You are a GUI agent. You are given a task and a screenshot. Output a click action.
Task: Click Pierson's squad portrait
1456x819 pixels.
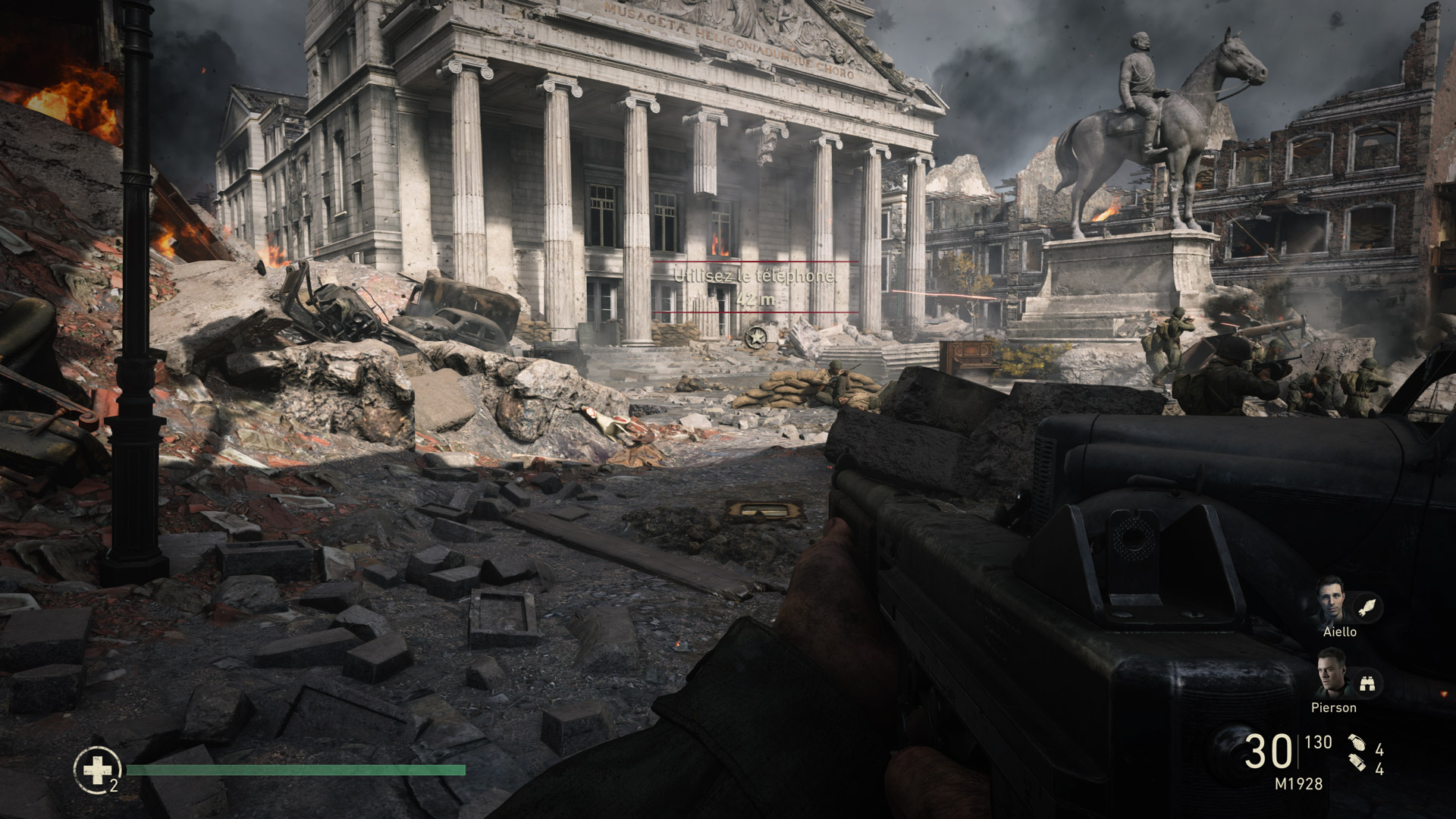(x=1332, y=674)
